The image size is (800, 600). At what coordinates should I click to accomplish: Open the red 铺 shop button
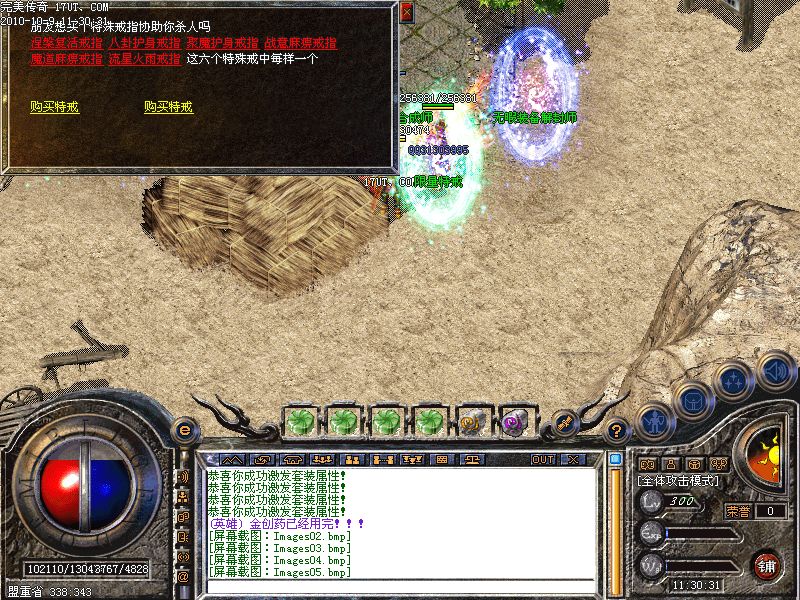pos(767,564)
